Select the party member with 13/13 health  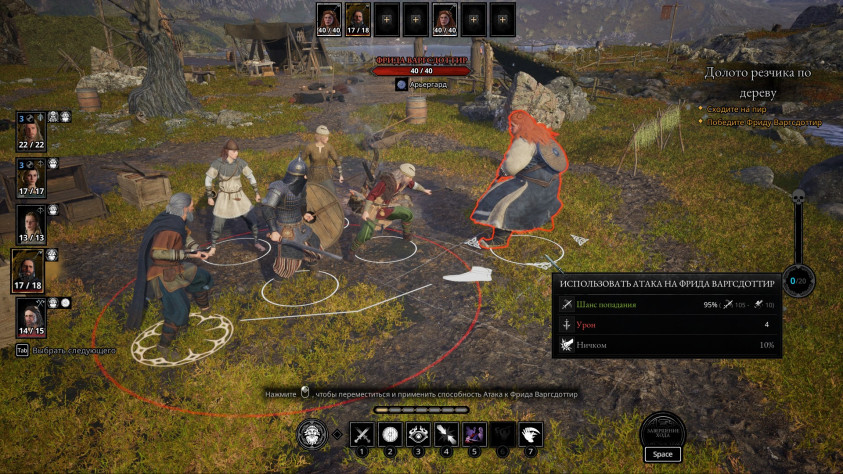30,223
